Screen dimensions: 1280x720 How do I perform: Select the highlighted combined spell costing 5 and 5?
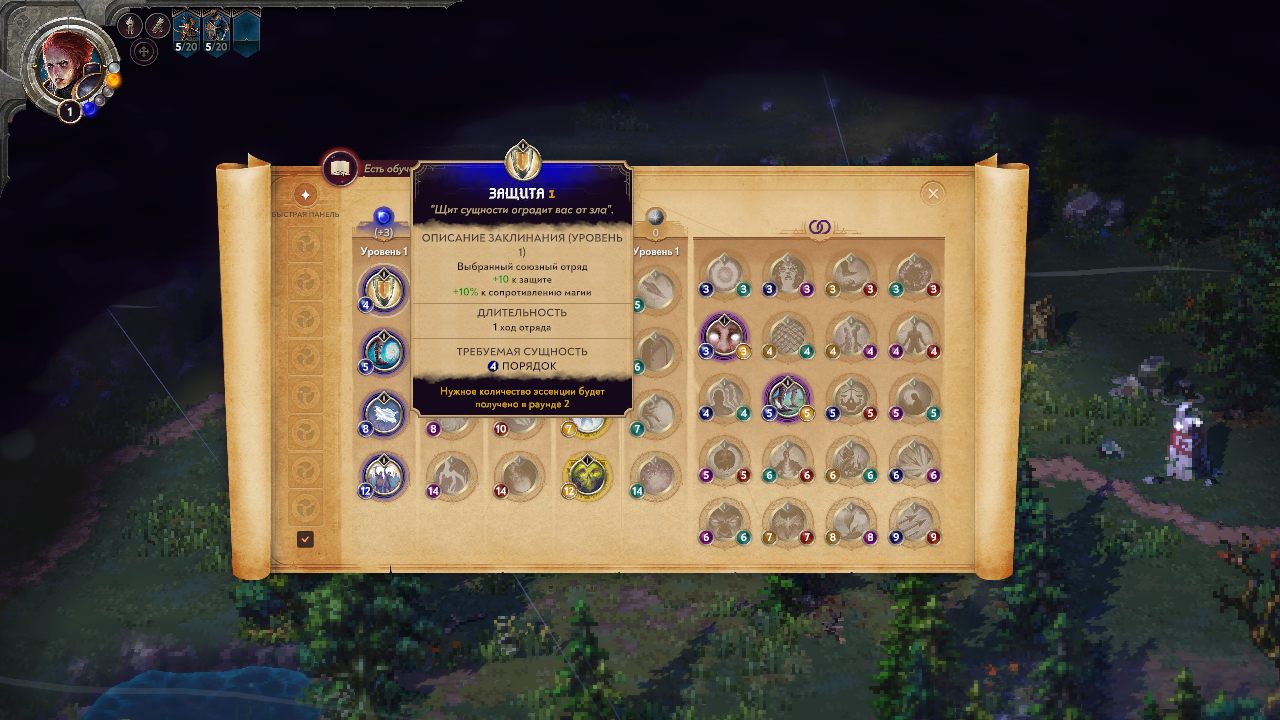point(787,397)
